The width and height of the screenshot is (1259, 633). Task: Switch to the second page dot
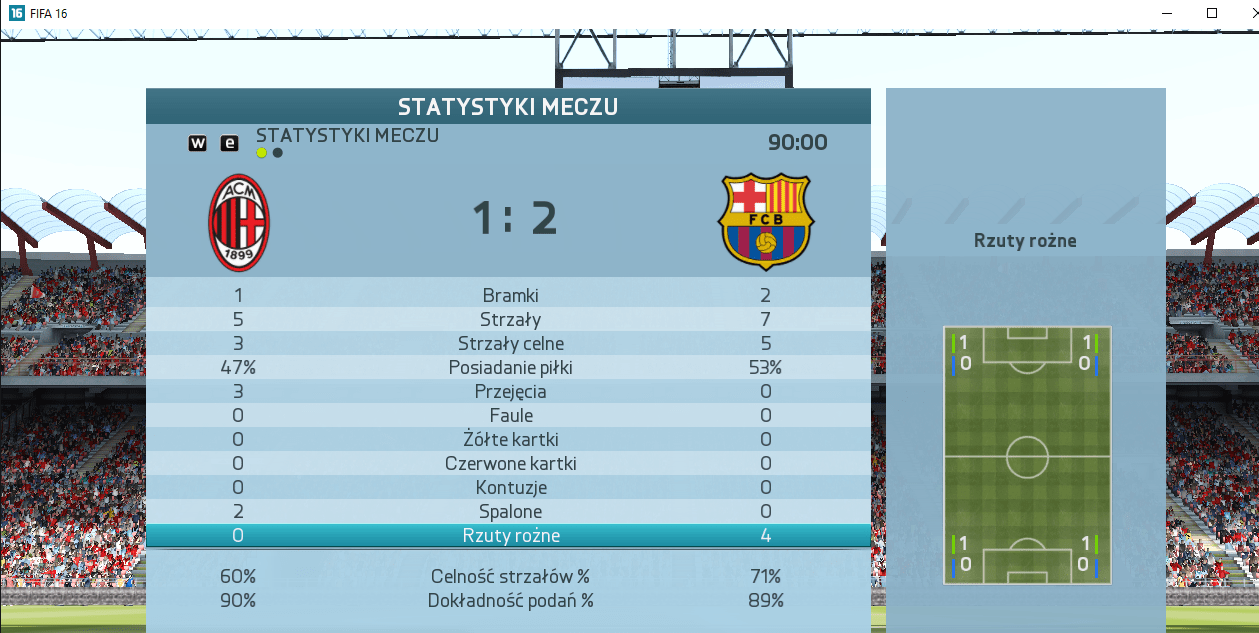[278, 153]
